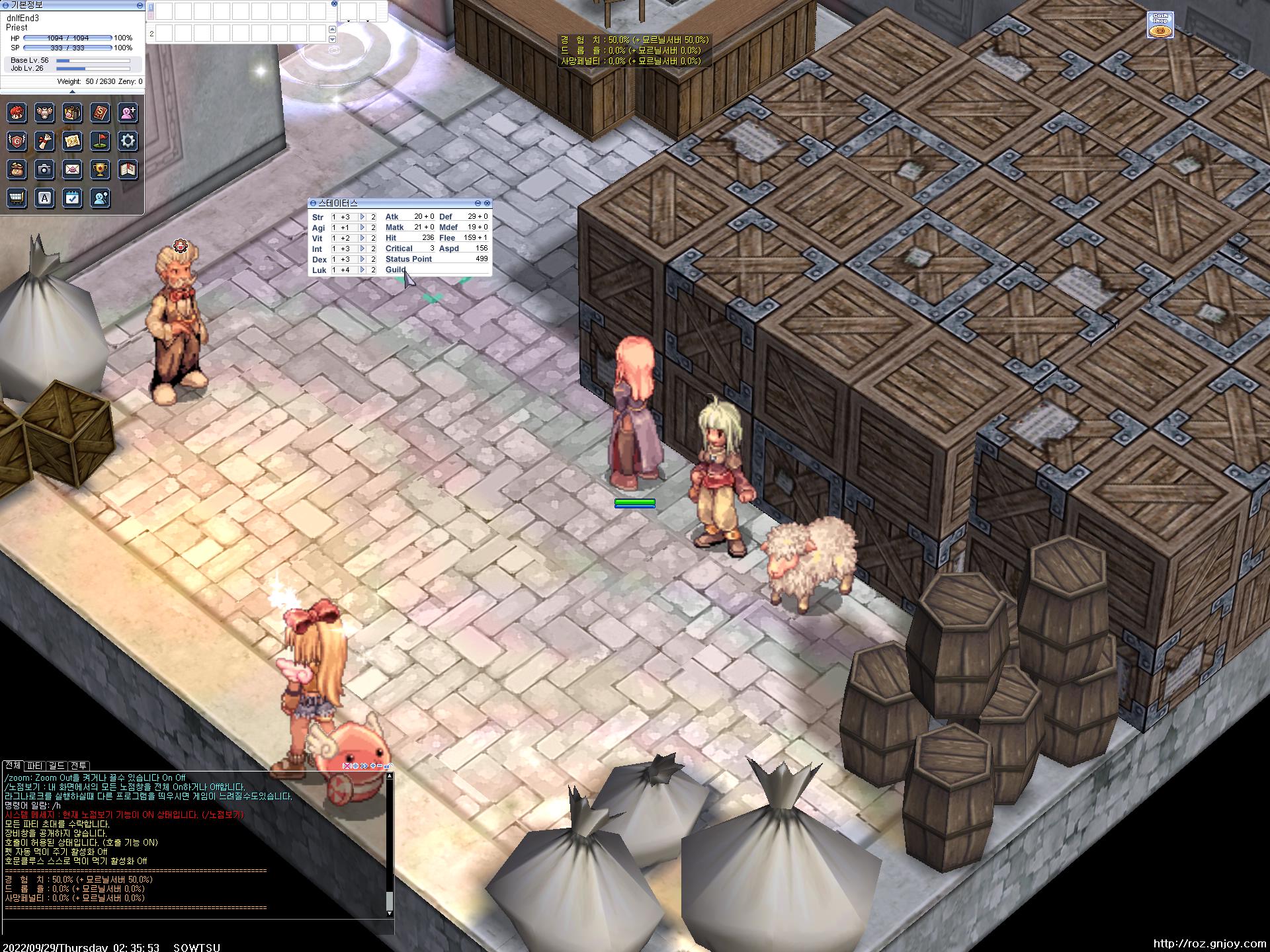Open the red flag golf icon
This screenshot has width=1270, height=952.
point(100,141)
